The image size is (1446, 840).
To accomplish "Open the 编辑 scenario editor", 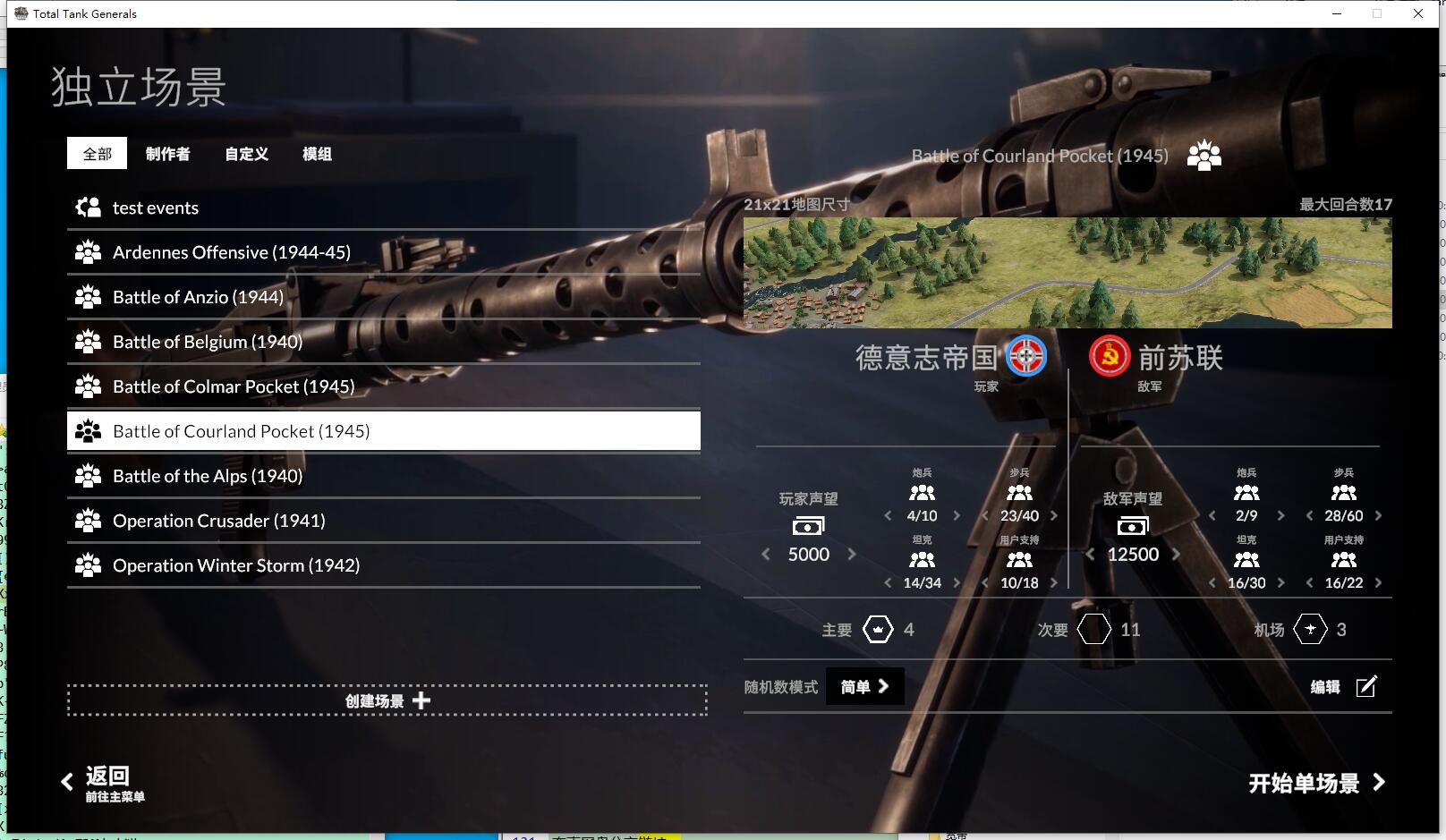I will tap(1343, 687).
